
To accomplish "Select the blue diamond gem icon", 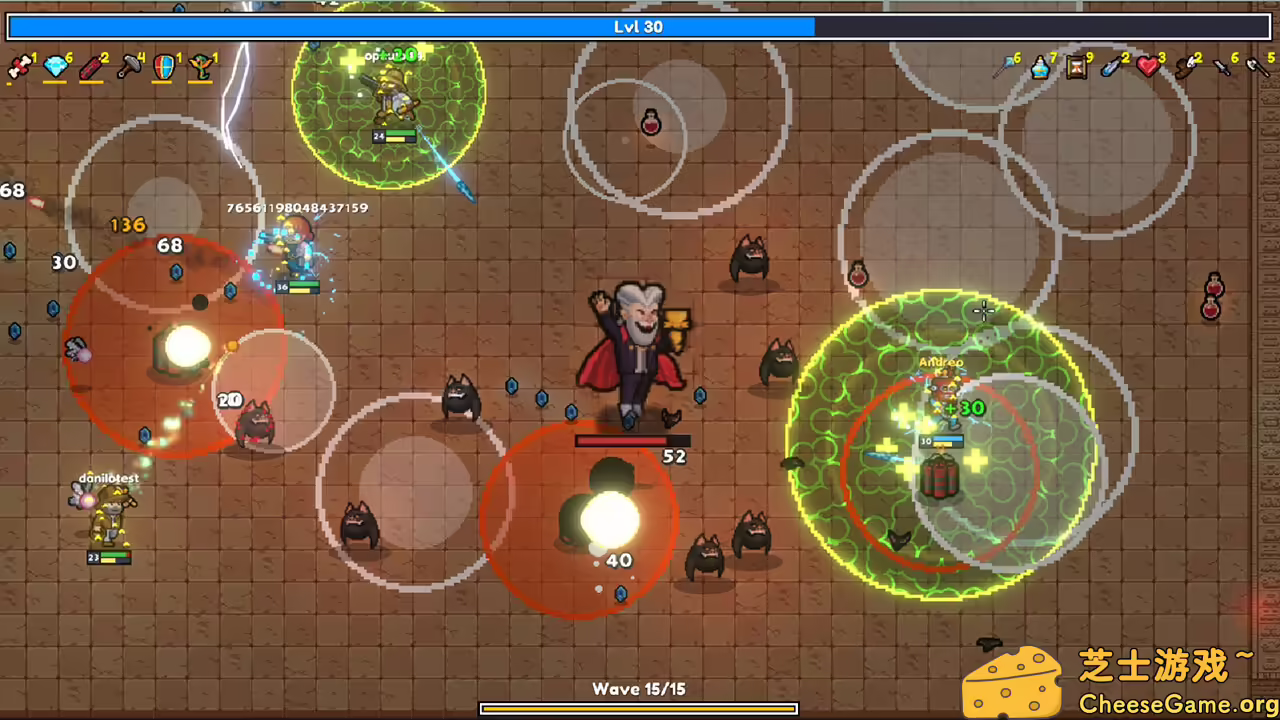I will tap(57, 68).
